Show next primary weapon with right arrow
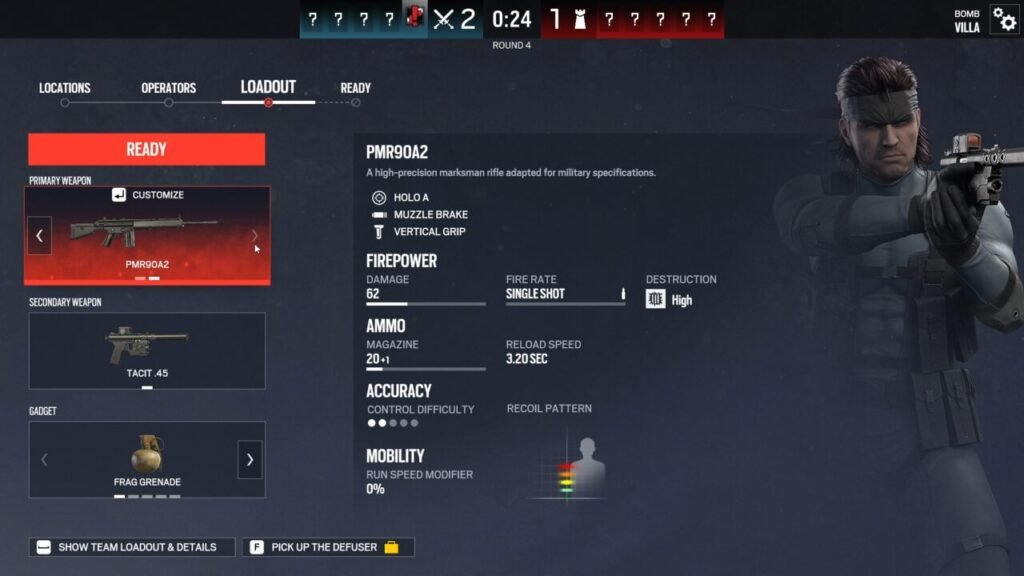The height and width of the screenshot is (576, 1024). (254, 236)
